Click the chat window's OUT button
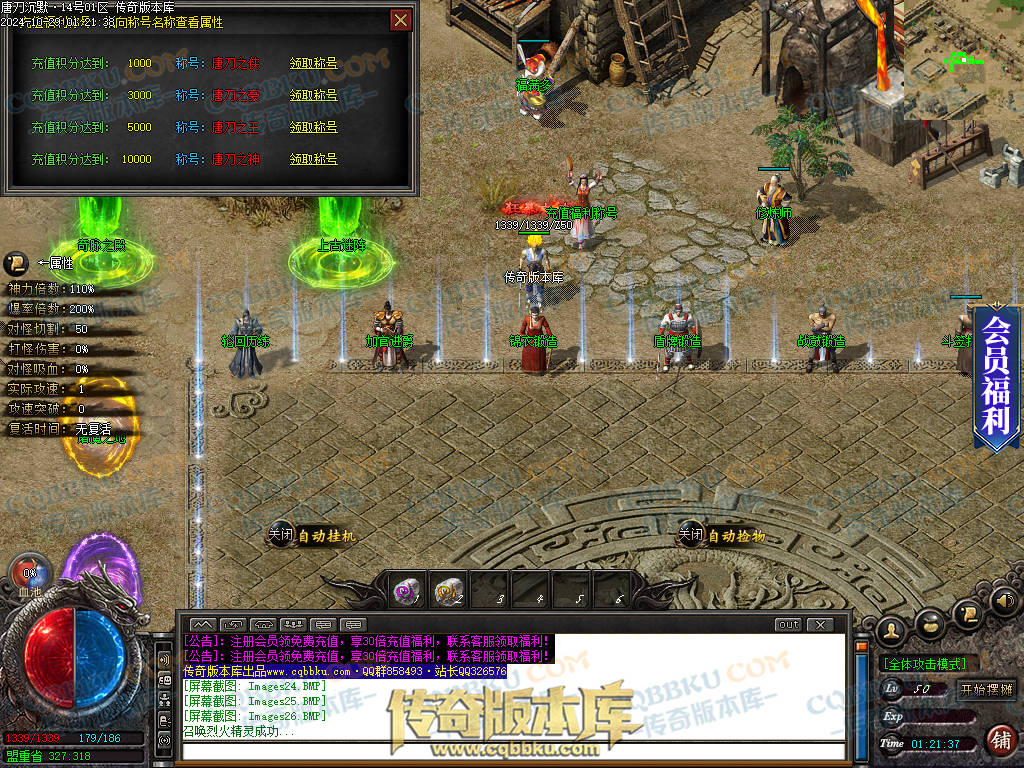This screenshot has height=768, width=1024. [x=788, y=624]
